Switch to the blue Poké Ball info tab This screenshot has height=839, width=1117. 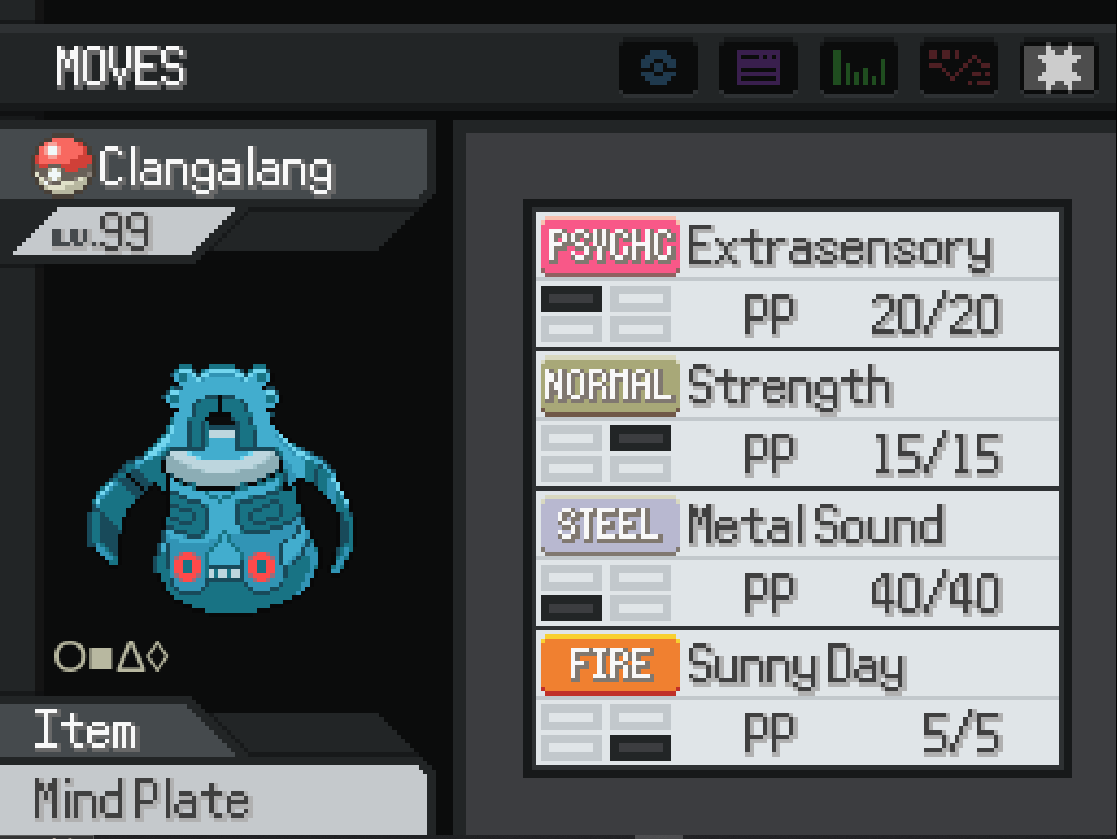[659, 68]
